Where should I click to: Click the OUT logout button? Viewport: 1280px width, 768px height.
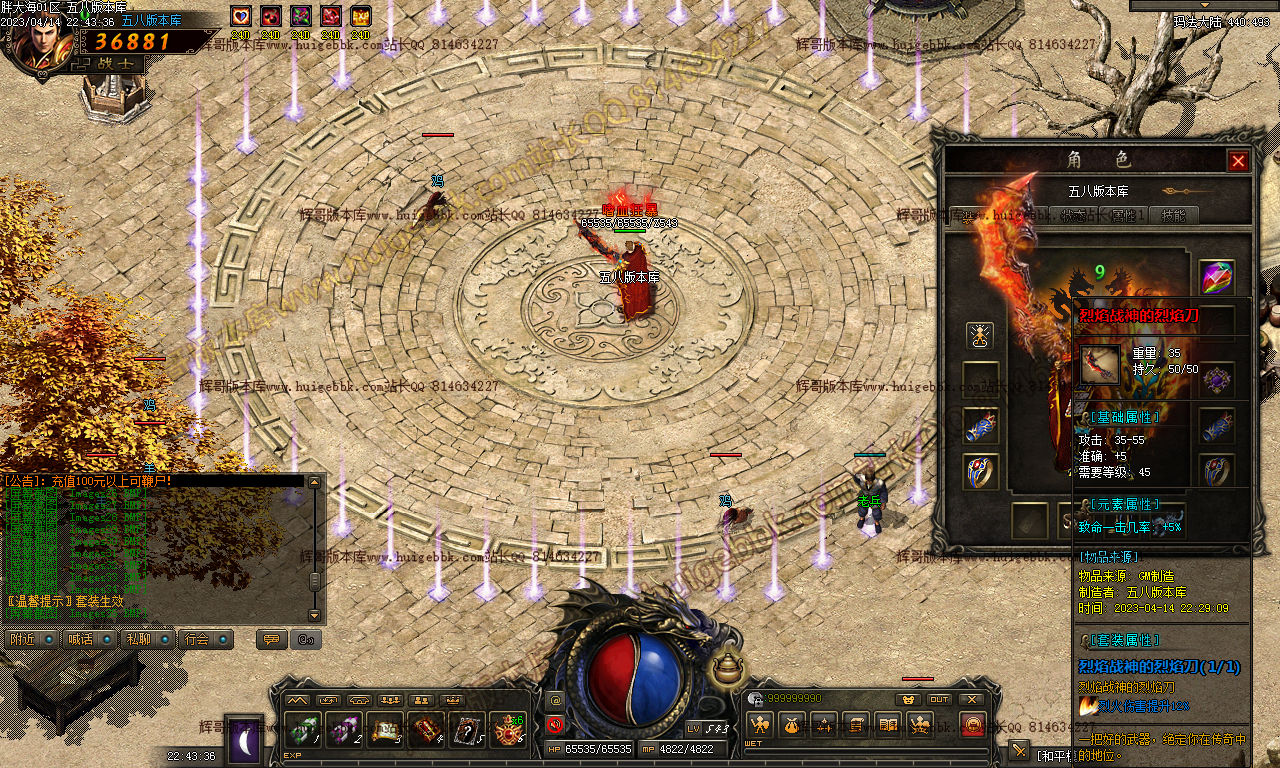pyautogui.click(x=939, y=699)
